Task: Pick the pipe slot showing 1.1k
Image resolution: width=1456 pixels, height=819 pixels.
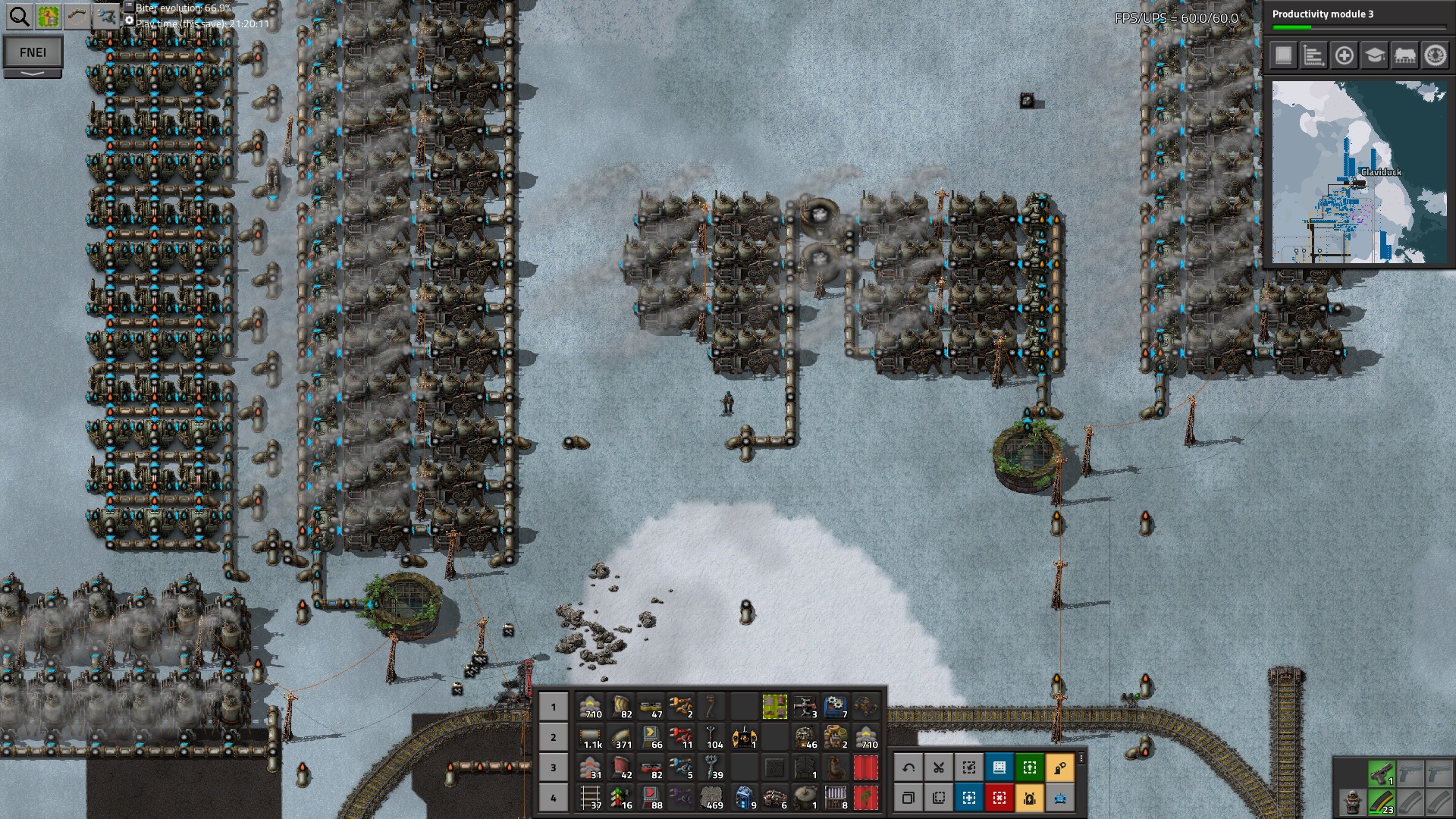Action: 591,736
